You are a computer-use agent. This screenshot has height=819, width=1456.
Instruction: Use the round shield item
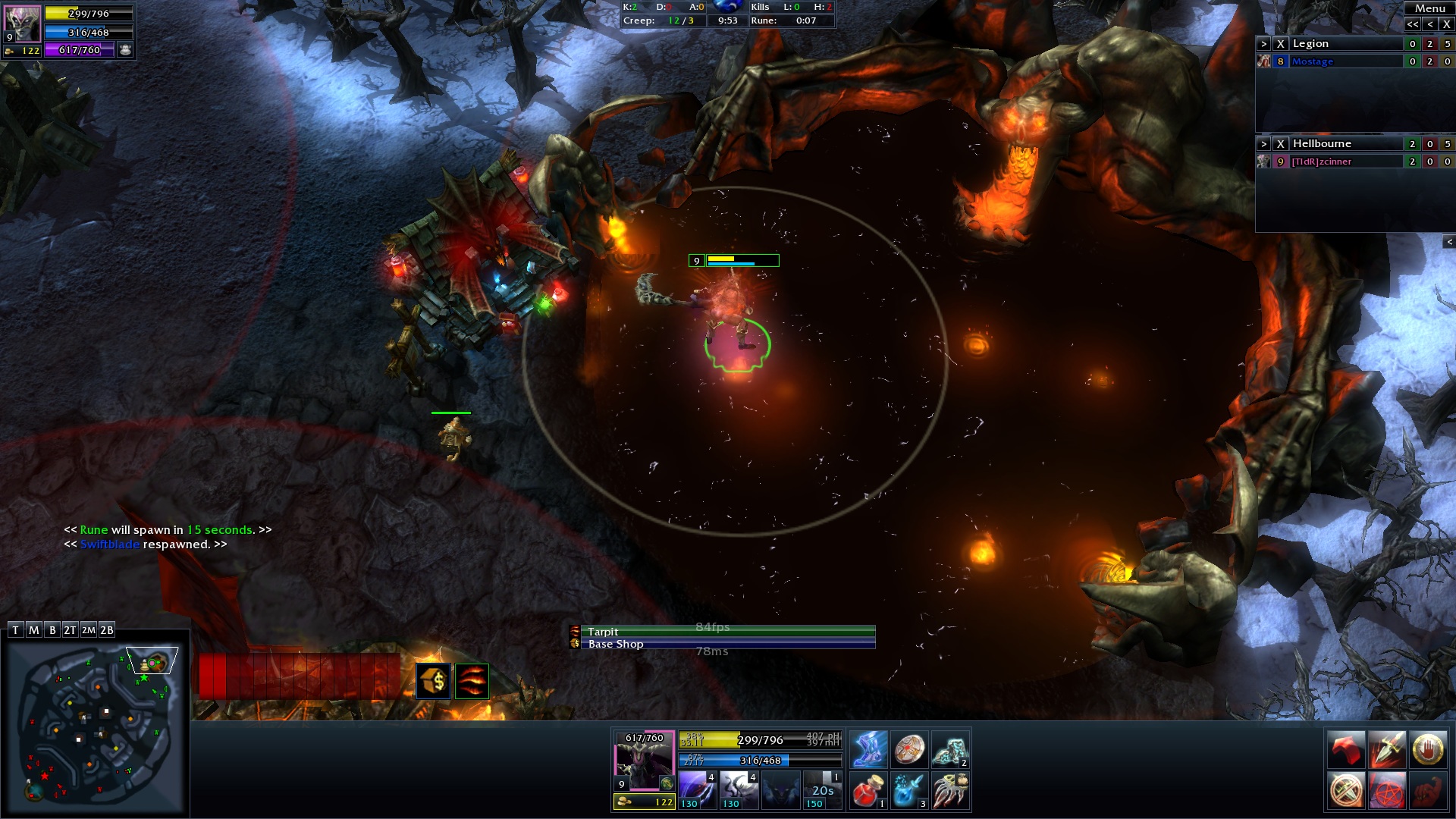[x=909, y=750]
